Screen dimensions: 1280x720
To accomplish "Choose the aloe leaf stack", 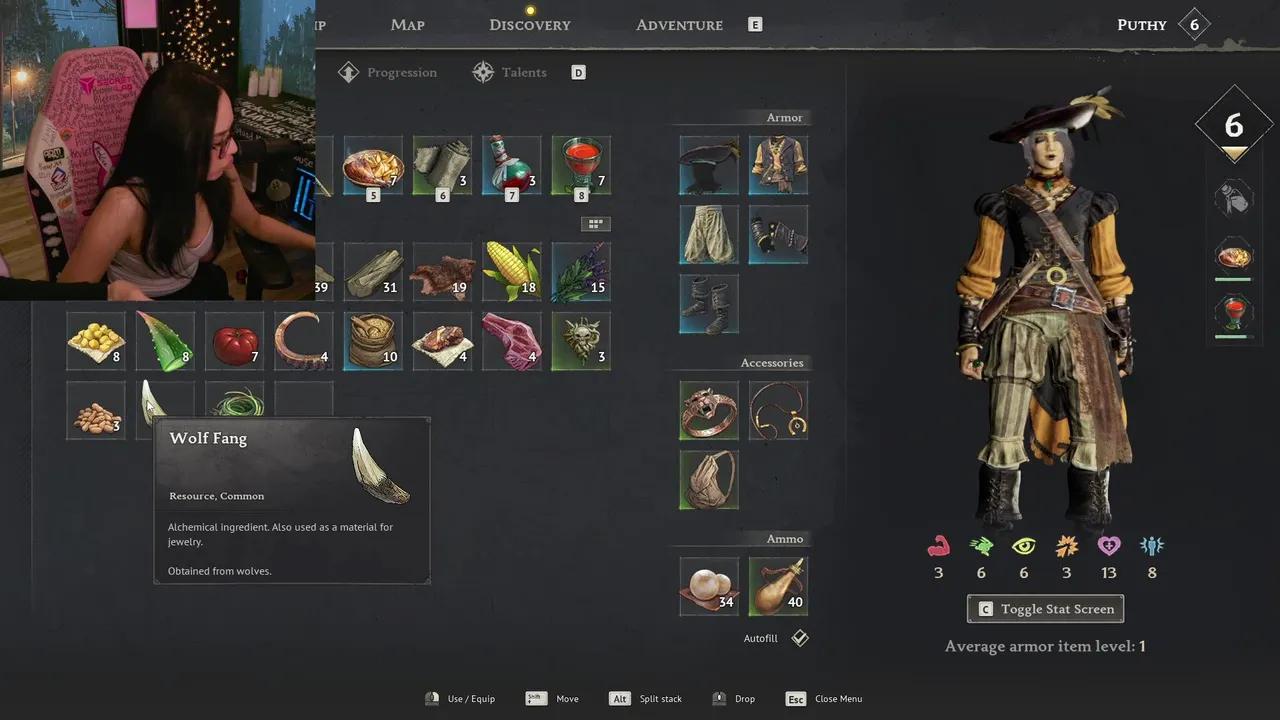I will (x=165, y=341).
